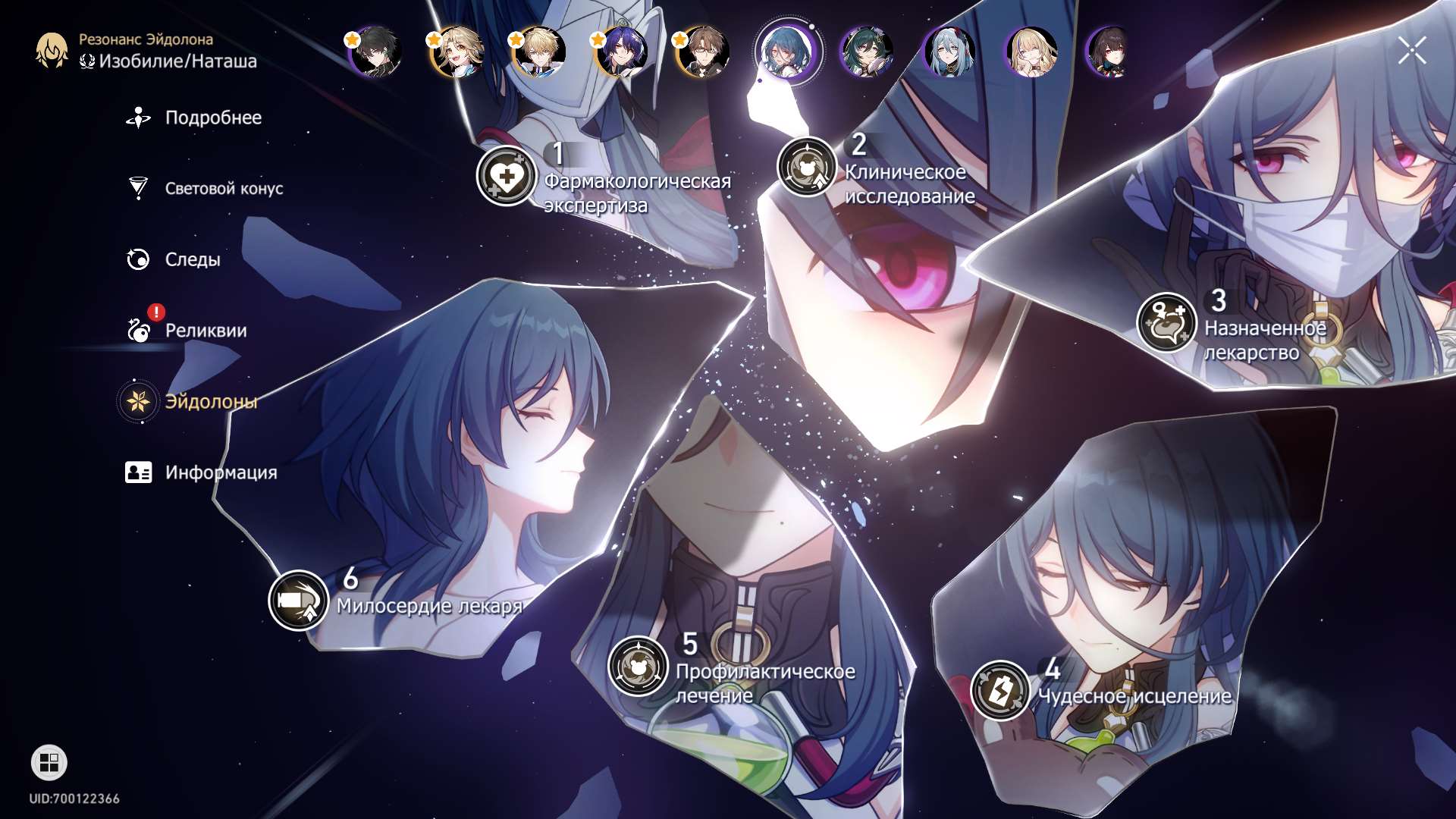
Task: Open eidolon 4 Чудесное исцеление
Action: (x=1000, y=690)
